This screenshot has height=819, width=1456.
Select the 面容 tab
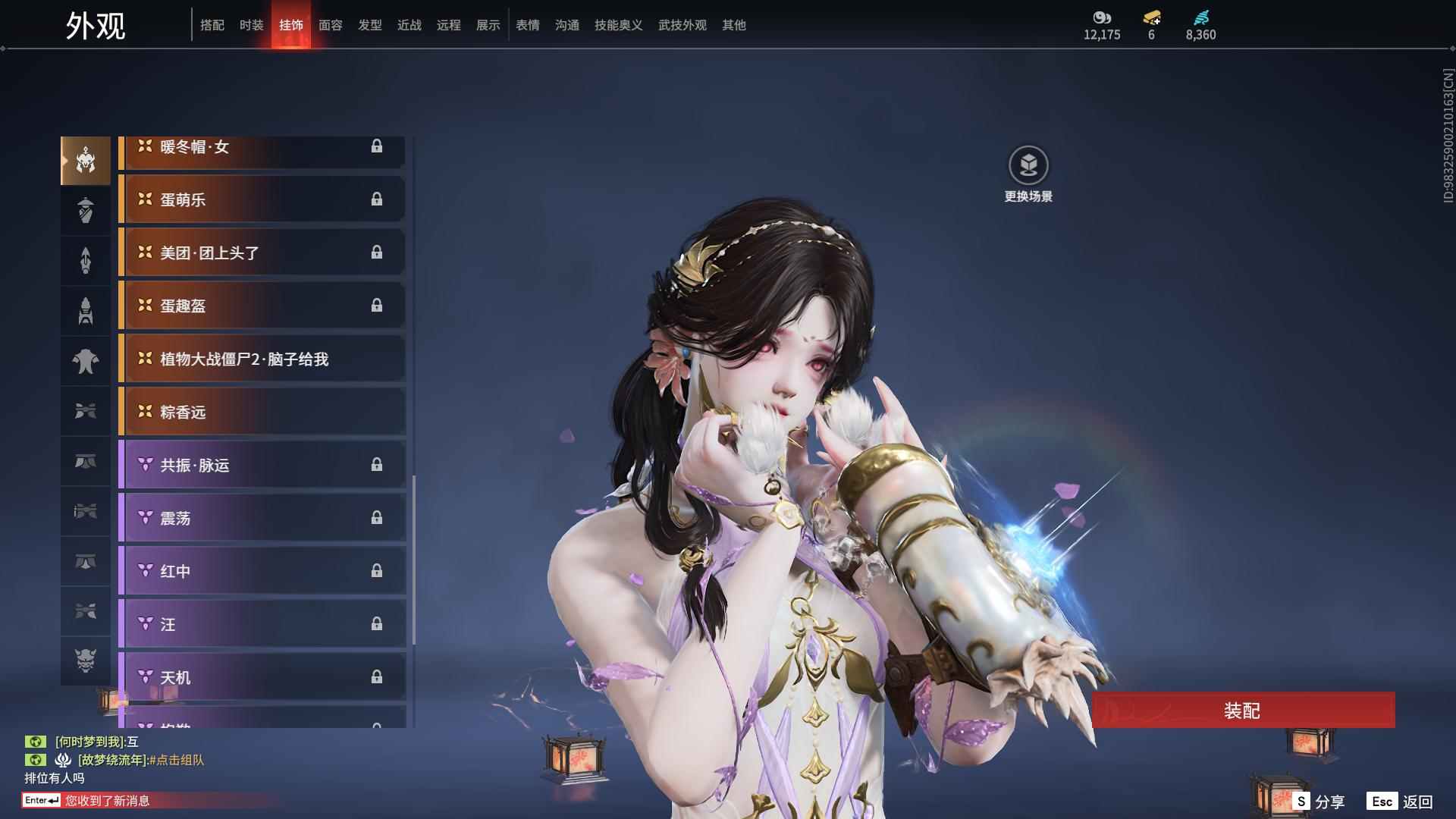330,25
